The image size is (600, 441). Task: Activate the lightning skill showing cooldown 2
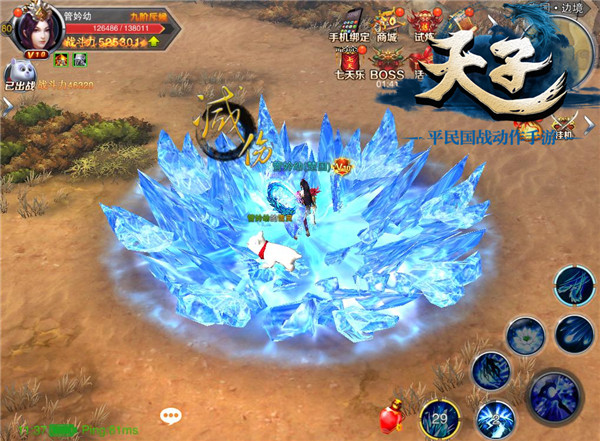(x=495, y=418)
